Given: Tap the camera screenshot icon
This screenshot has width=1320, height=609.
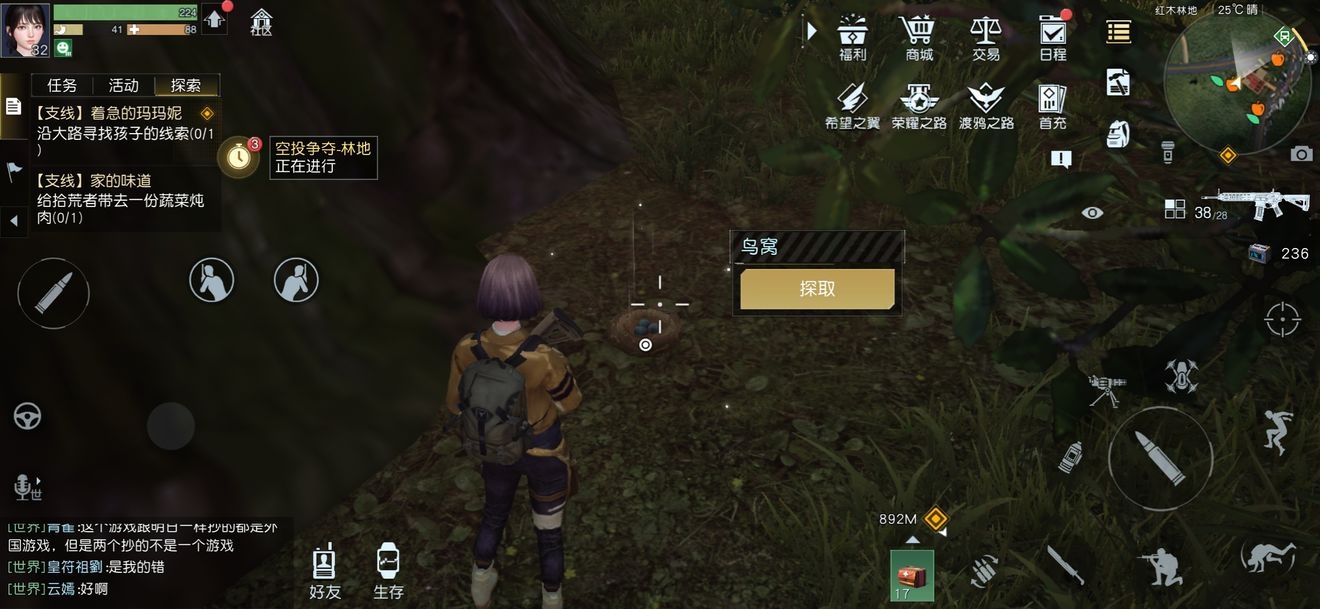Looking at the screenshot, I should (1301, 153).
